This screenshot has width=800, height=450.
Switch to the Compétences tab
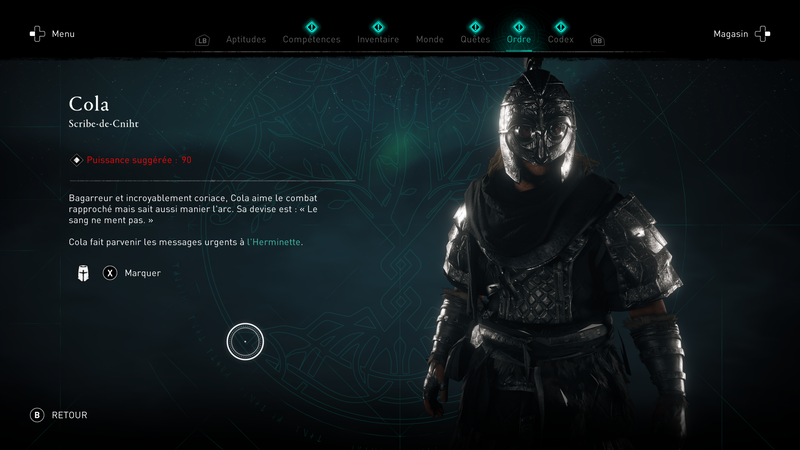click(311, 40)
